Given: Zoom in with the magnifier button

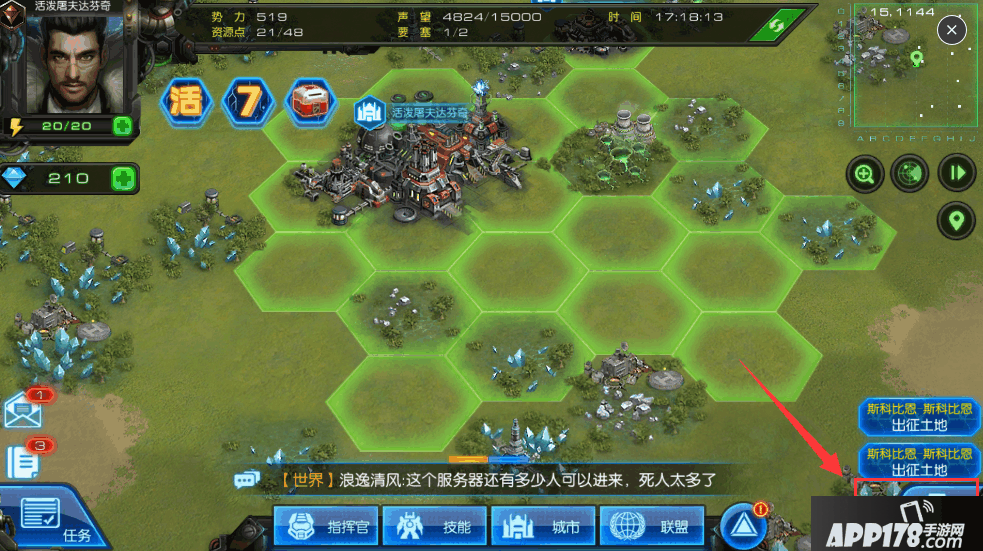Looking at the screenshot, I should pyautogui.click(x=864, y=173).
